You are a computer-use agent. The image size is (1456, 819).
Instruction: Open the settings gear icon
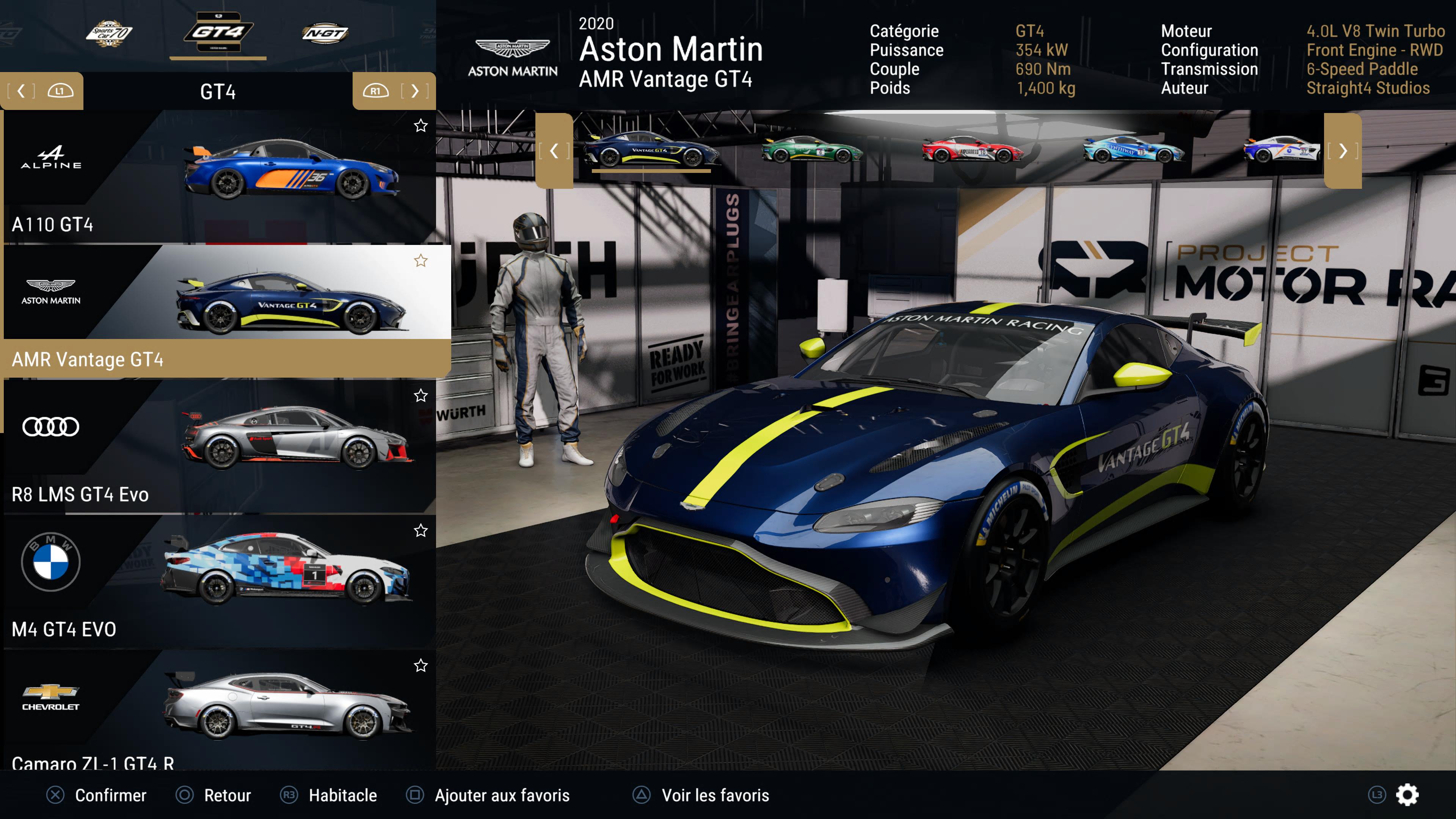point(1407,795)
